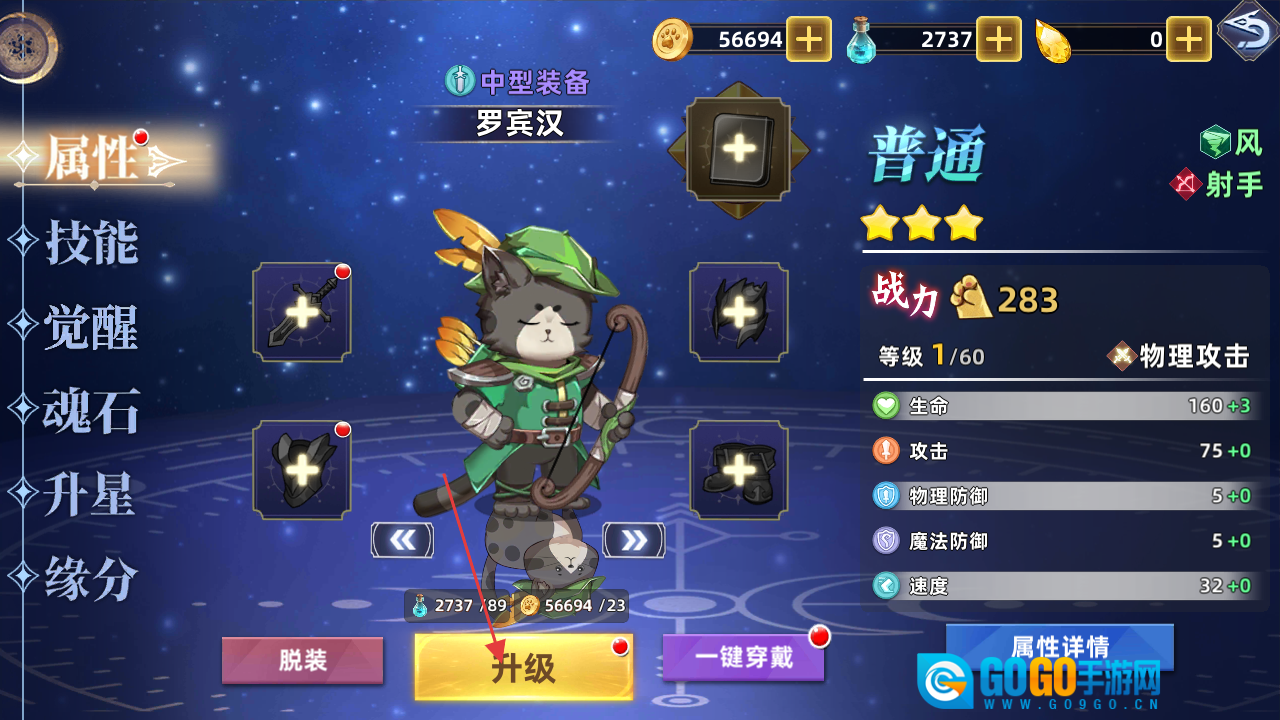This screenshot has height=720, width=1280.
Task: Add more paw coins
Action: coord(808,40)
